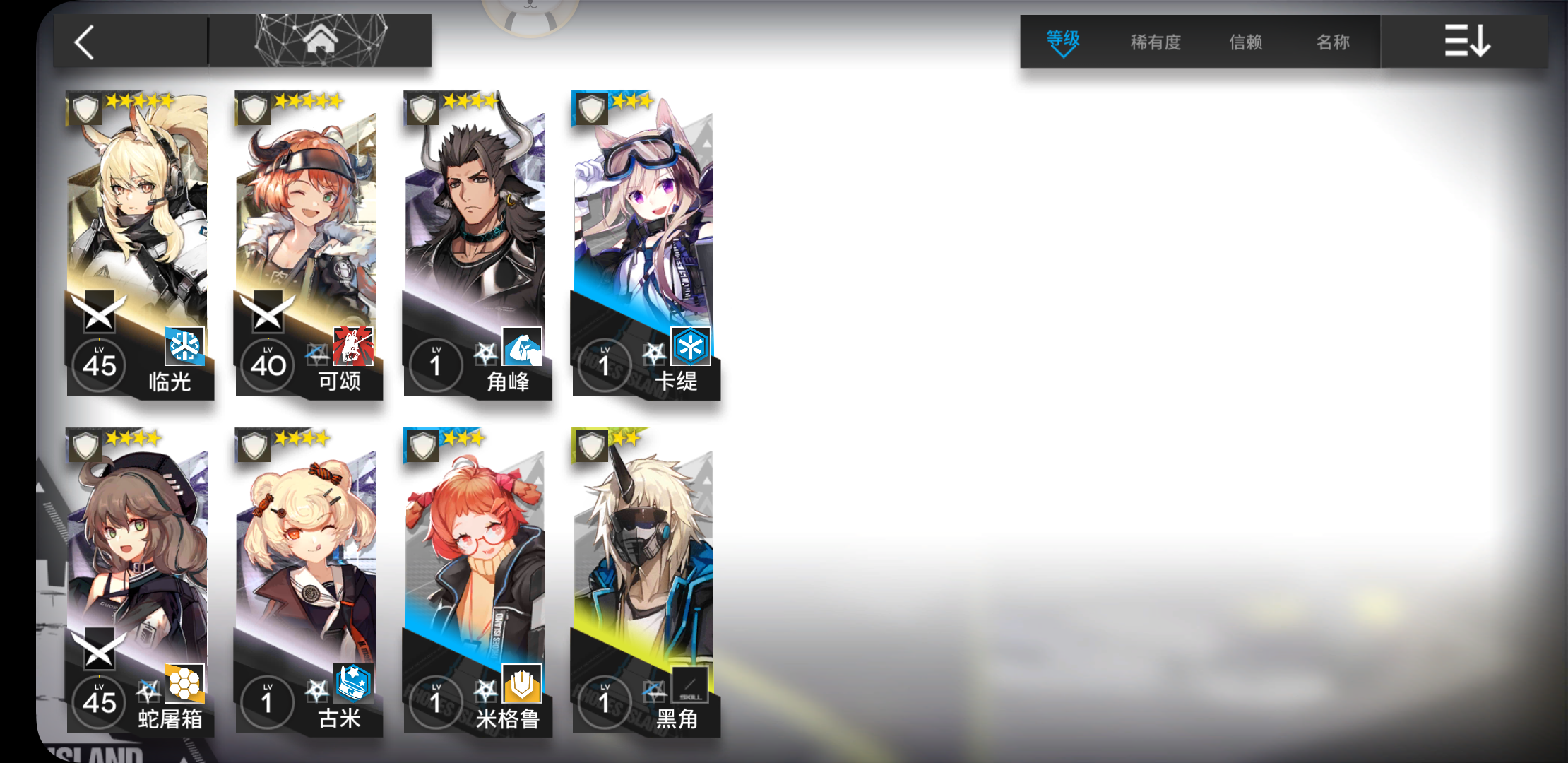Sort operators by 信赖 (trust)
Screen dimensions: 1568x763
pos(1245,42)
